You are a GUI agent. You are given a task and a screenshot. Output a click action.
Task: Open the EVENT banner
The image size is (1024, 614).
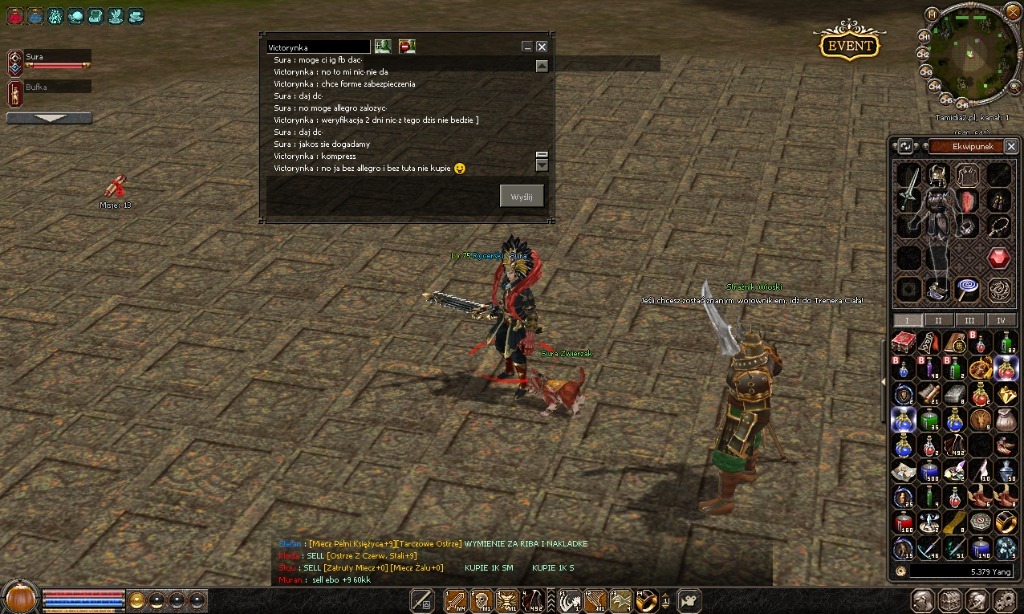[x=849, y=45]
